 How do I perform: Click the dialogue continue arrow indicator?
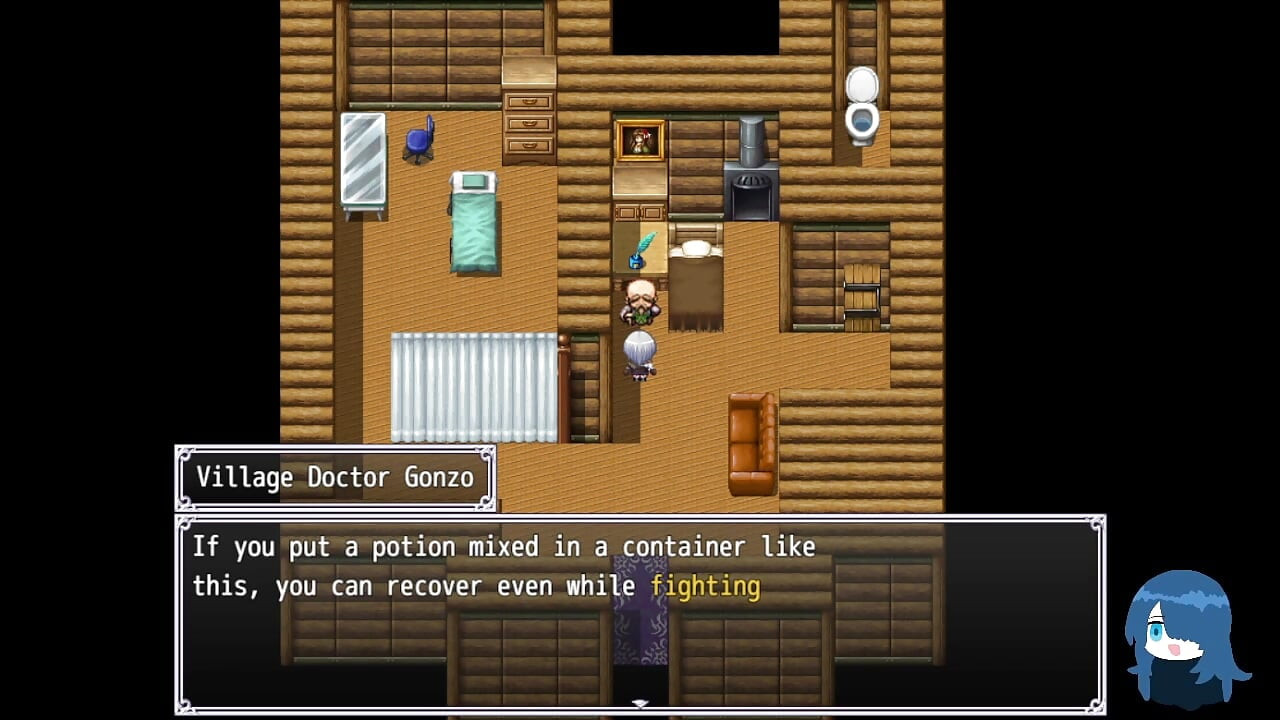point(640,704)
